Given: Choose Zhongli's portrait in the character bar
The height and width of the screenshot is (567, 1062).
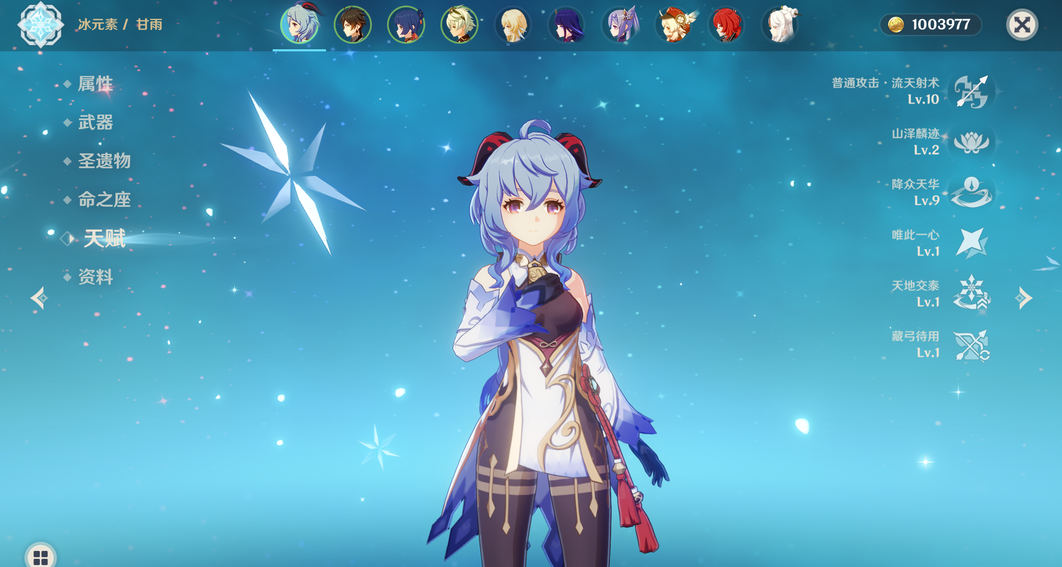Looking at the screenshot, I should pos(352,25).
